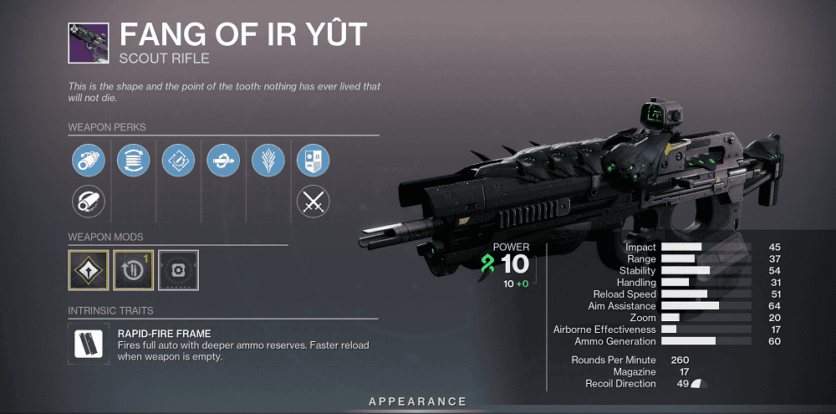836x414 pixels.
Task: Pick the diamond-shaped trait perk
Action: (178, 160)
